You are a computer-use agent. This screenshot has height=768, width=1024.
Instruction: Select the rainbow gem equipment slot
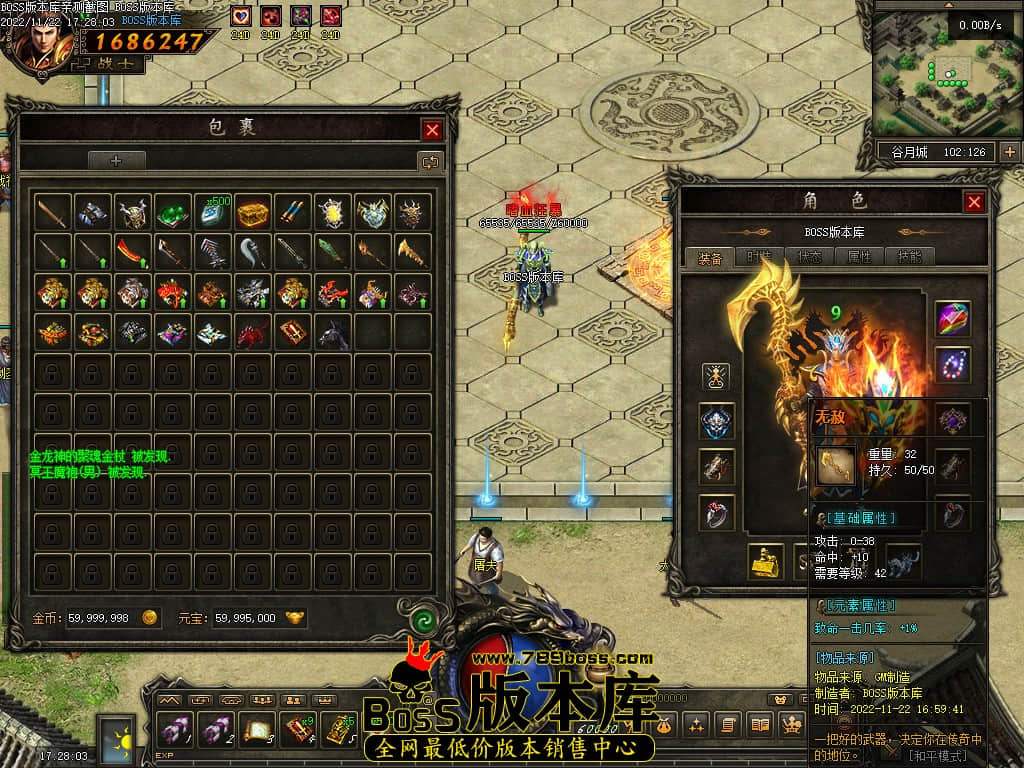[952, 319]
